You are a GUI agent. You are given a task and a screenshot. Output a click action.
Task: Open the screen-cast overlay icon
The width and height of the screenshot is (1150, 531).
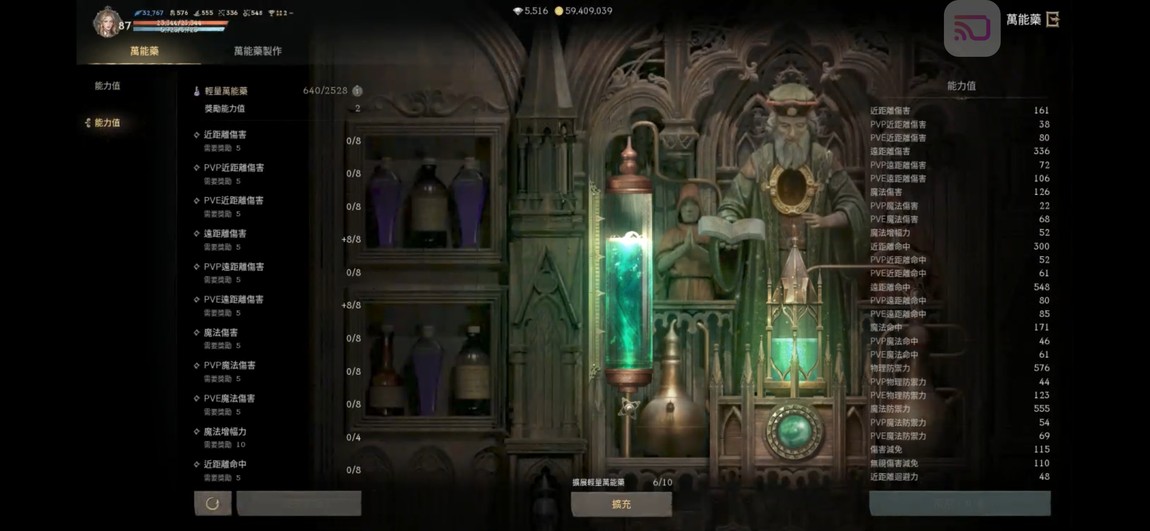[x=971, y=28]
